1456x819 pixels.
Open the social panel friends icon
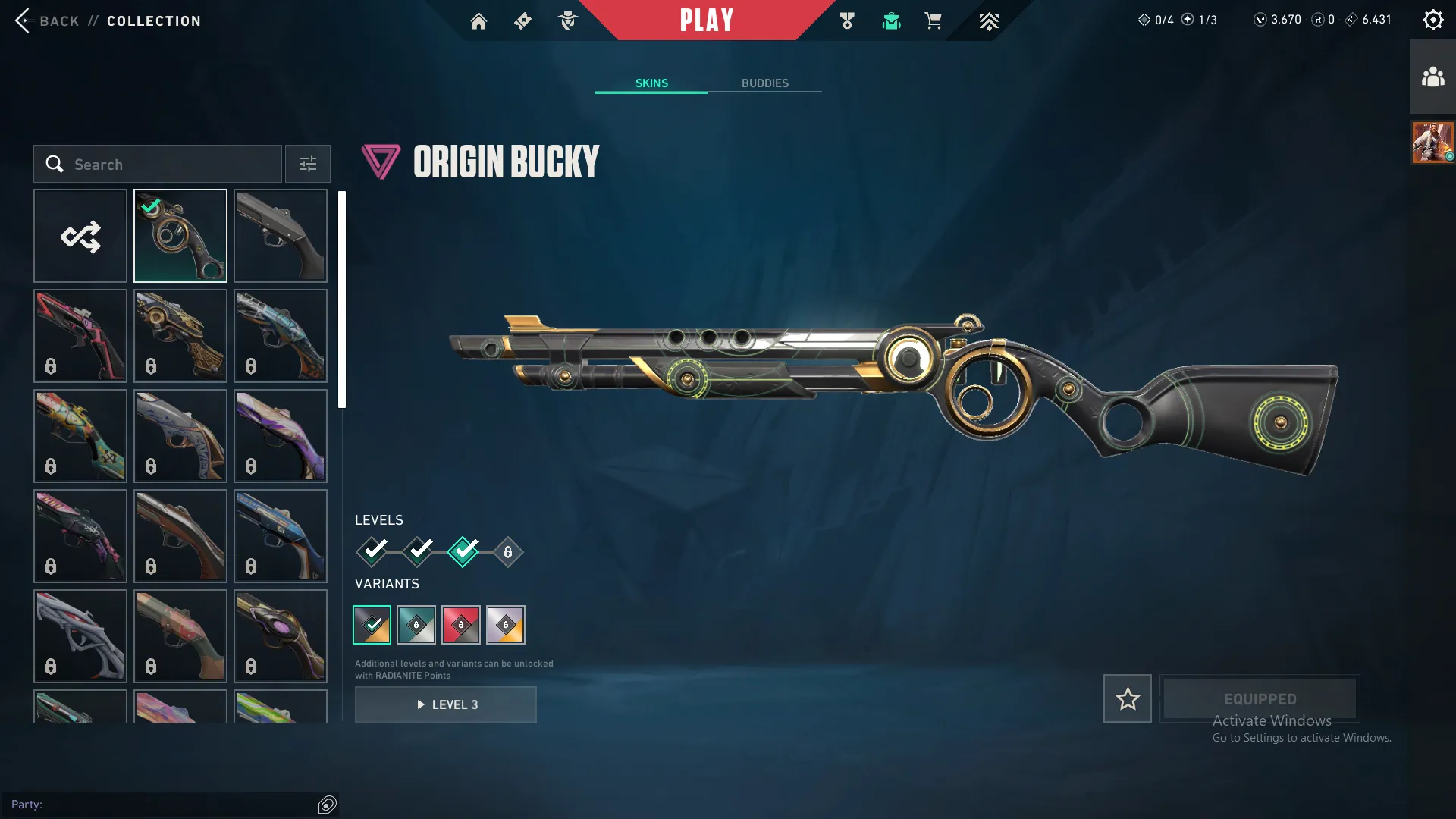pos(1432,75)
